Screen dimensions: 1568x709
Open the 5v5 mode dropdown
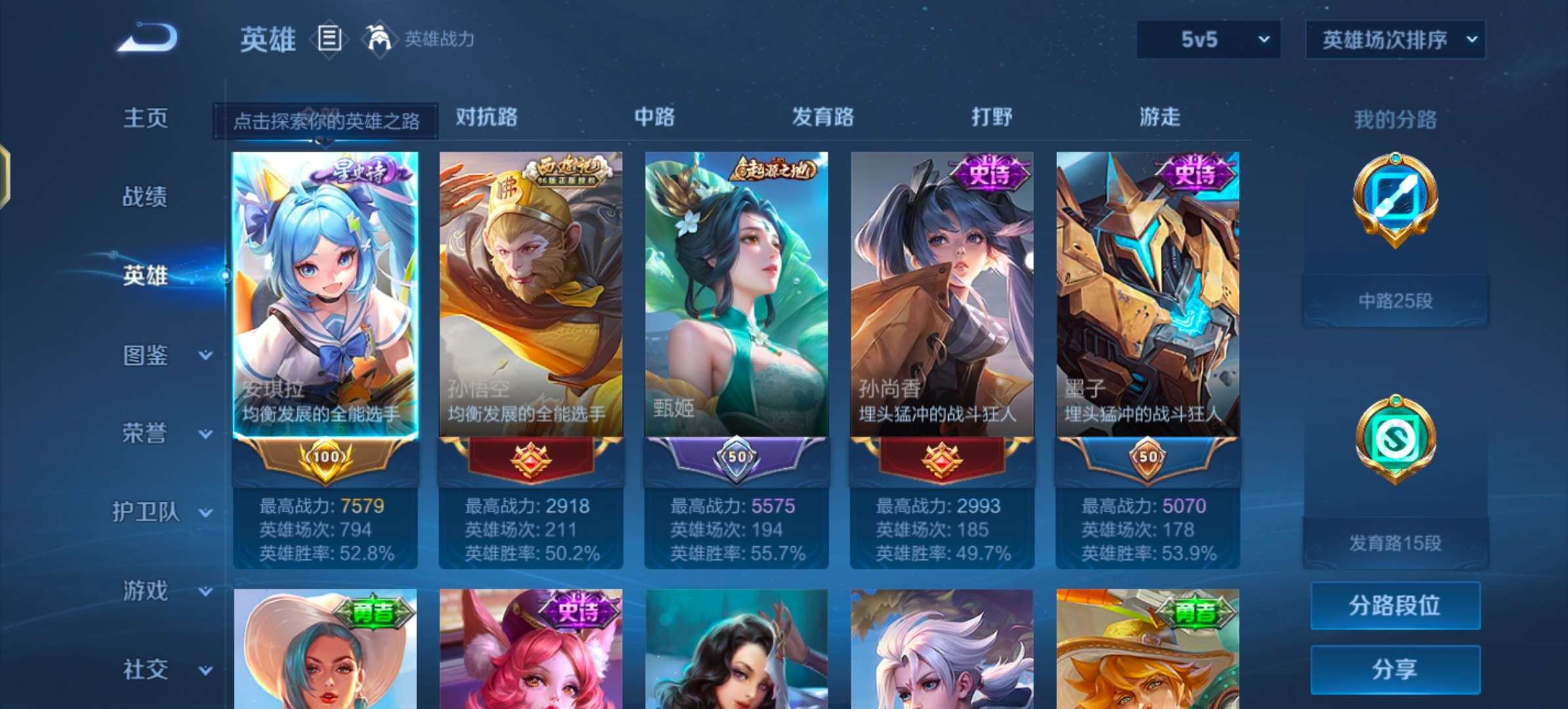click(1207, 39)
